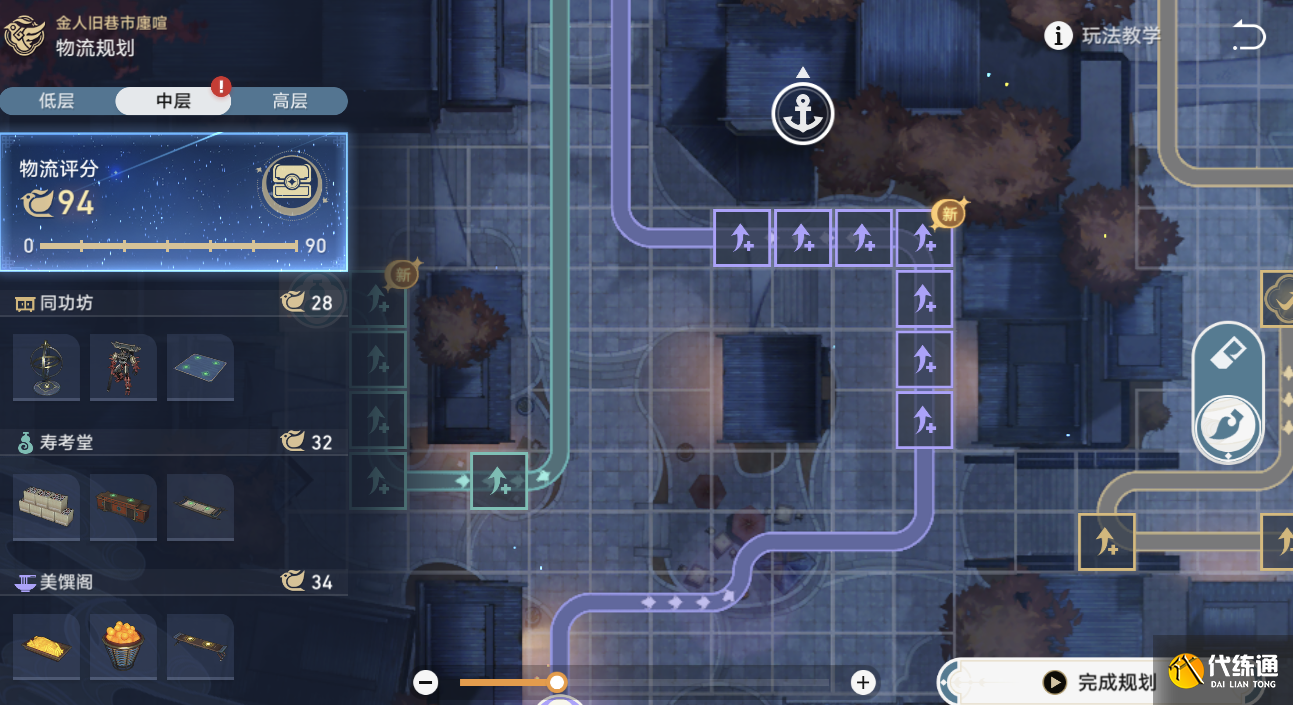Select the mech figure item in 同功坊
Screen dimensions: 1293x705
pyautogui.click(x=123, y=367)
